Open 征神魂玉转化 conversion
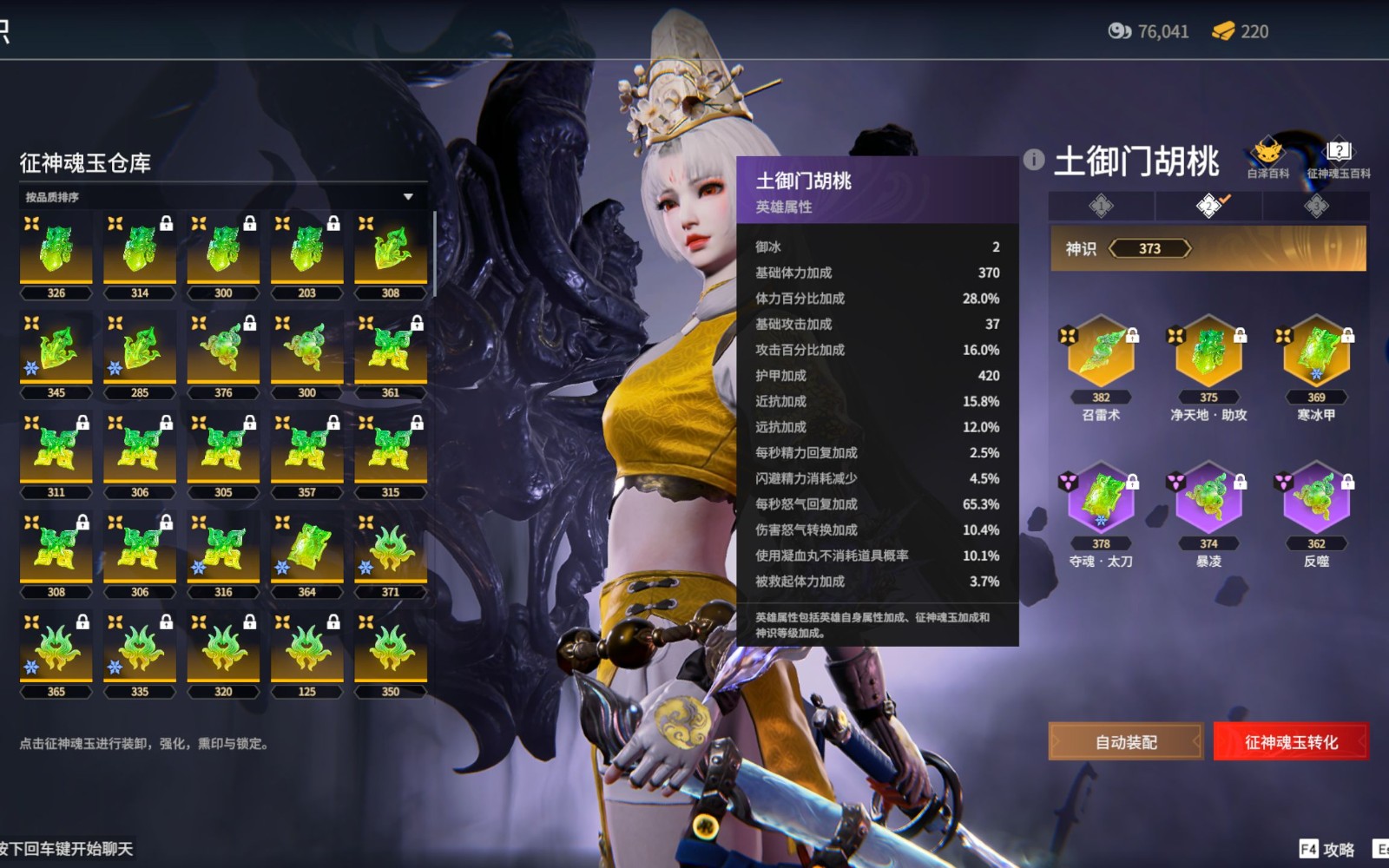This screenshot has height=868, width=1389. [x=1290, y=742]
